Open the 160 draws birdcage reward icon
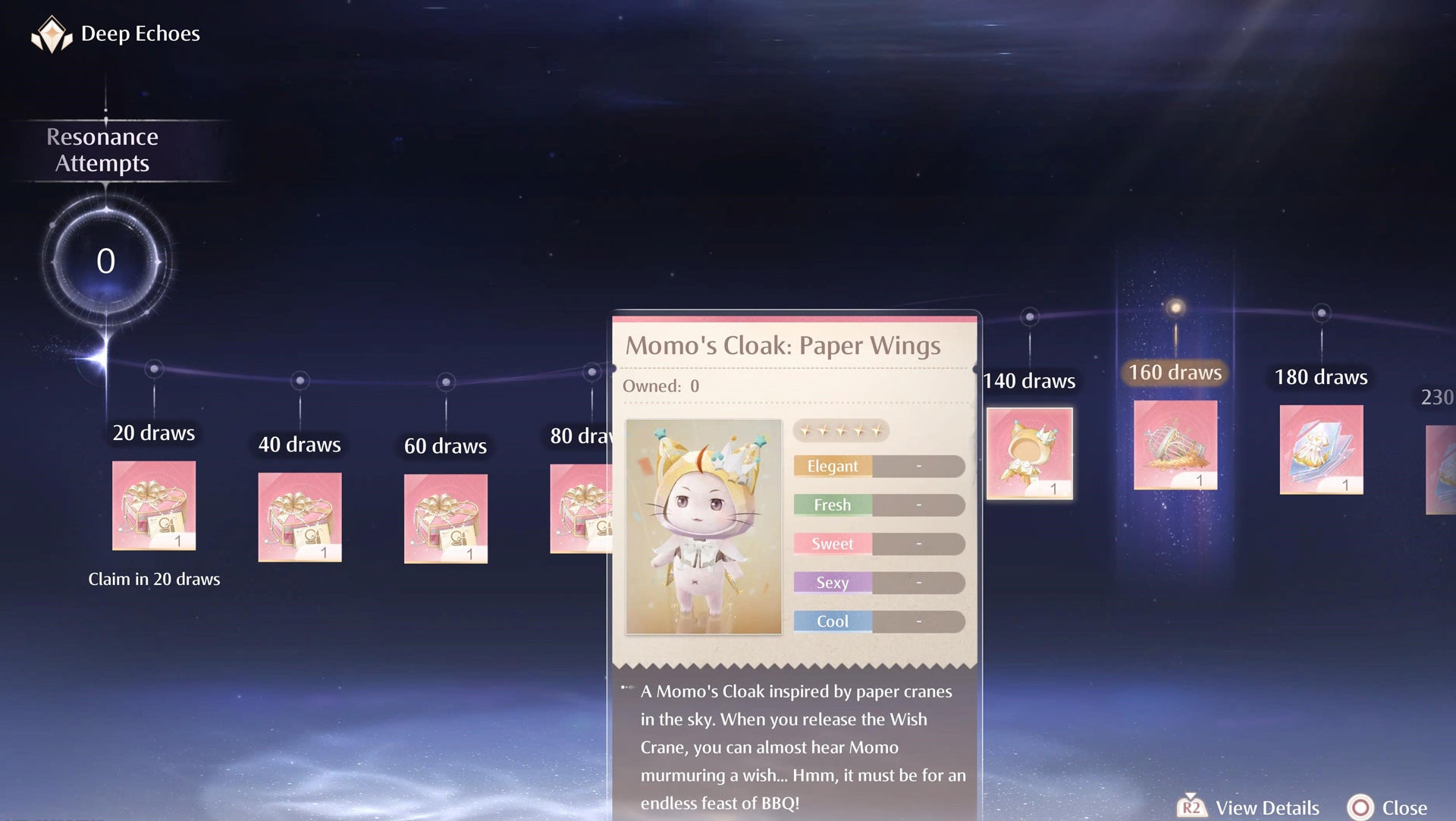Viewport: 1456px width, 821px height. click(1175, 446)
